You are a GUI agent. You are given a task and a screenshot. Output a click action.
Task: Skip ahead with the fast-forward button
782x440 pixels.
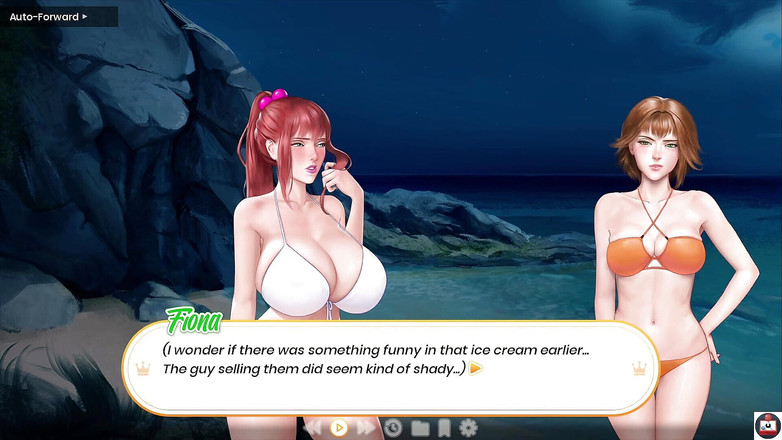[365, 428]
